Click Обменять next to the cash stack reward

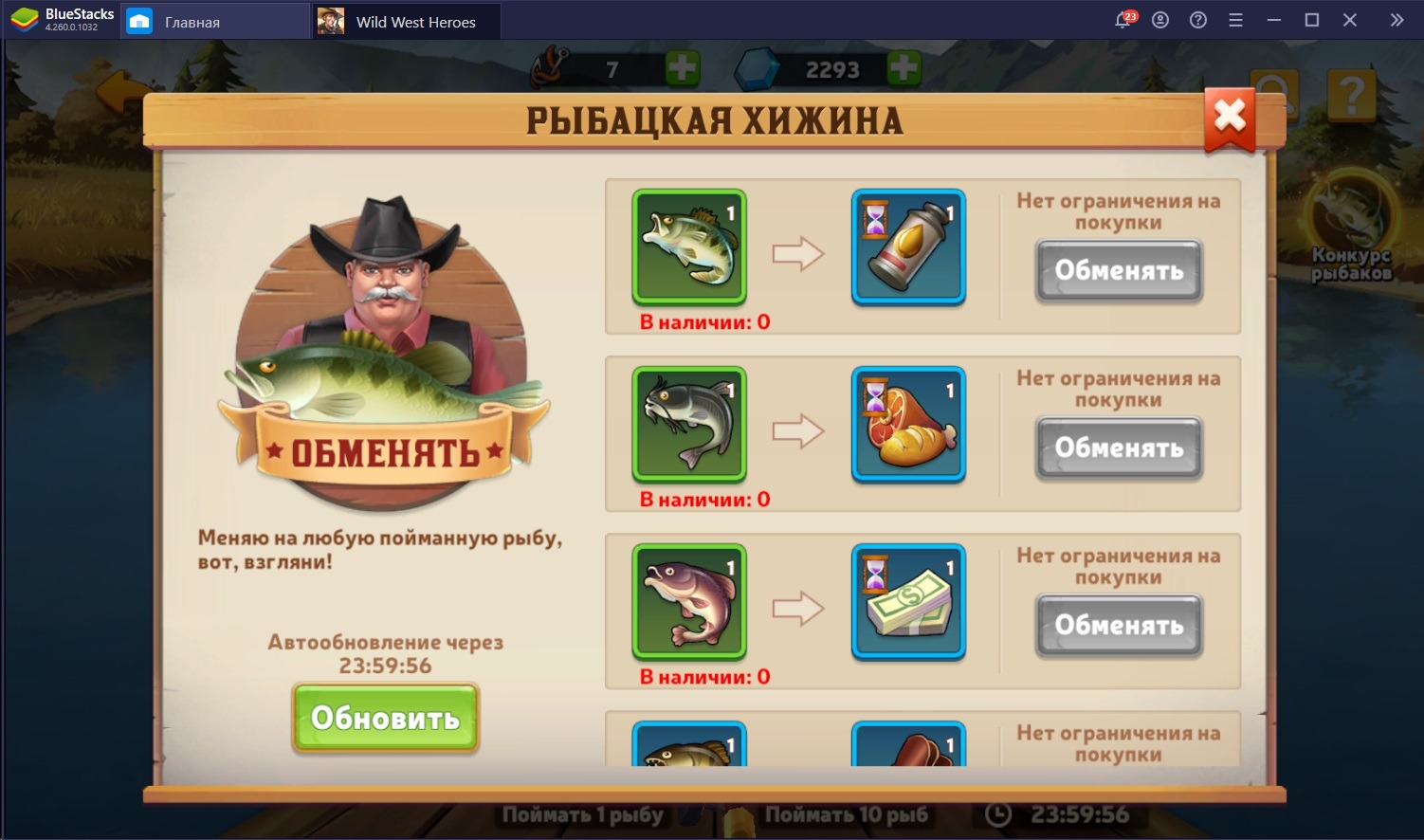[1119, 626]
